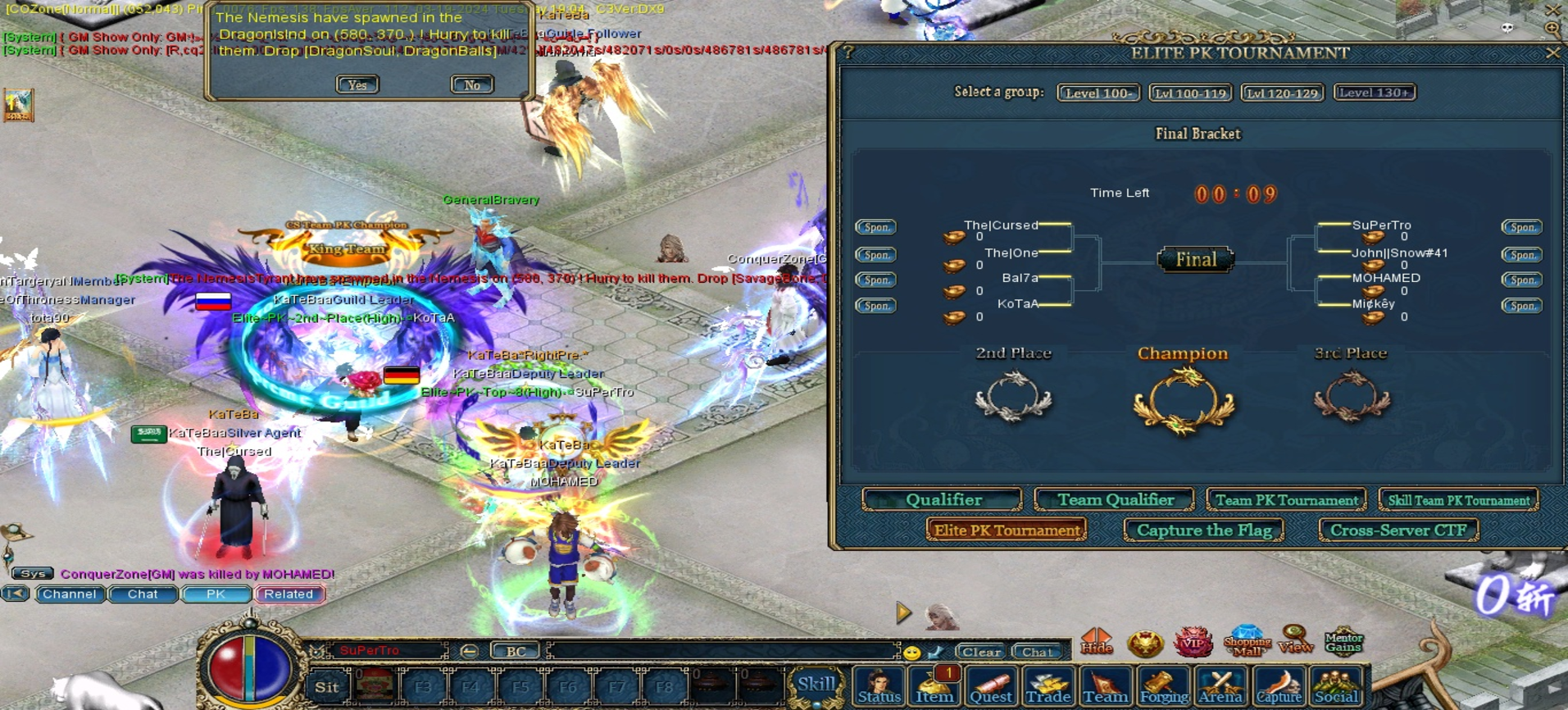
Task: Click the Sit button
Action: pyautogui.click(x=327, y=687)
